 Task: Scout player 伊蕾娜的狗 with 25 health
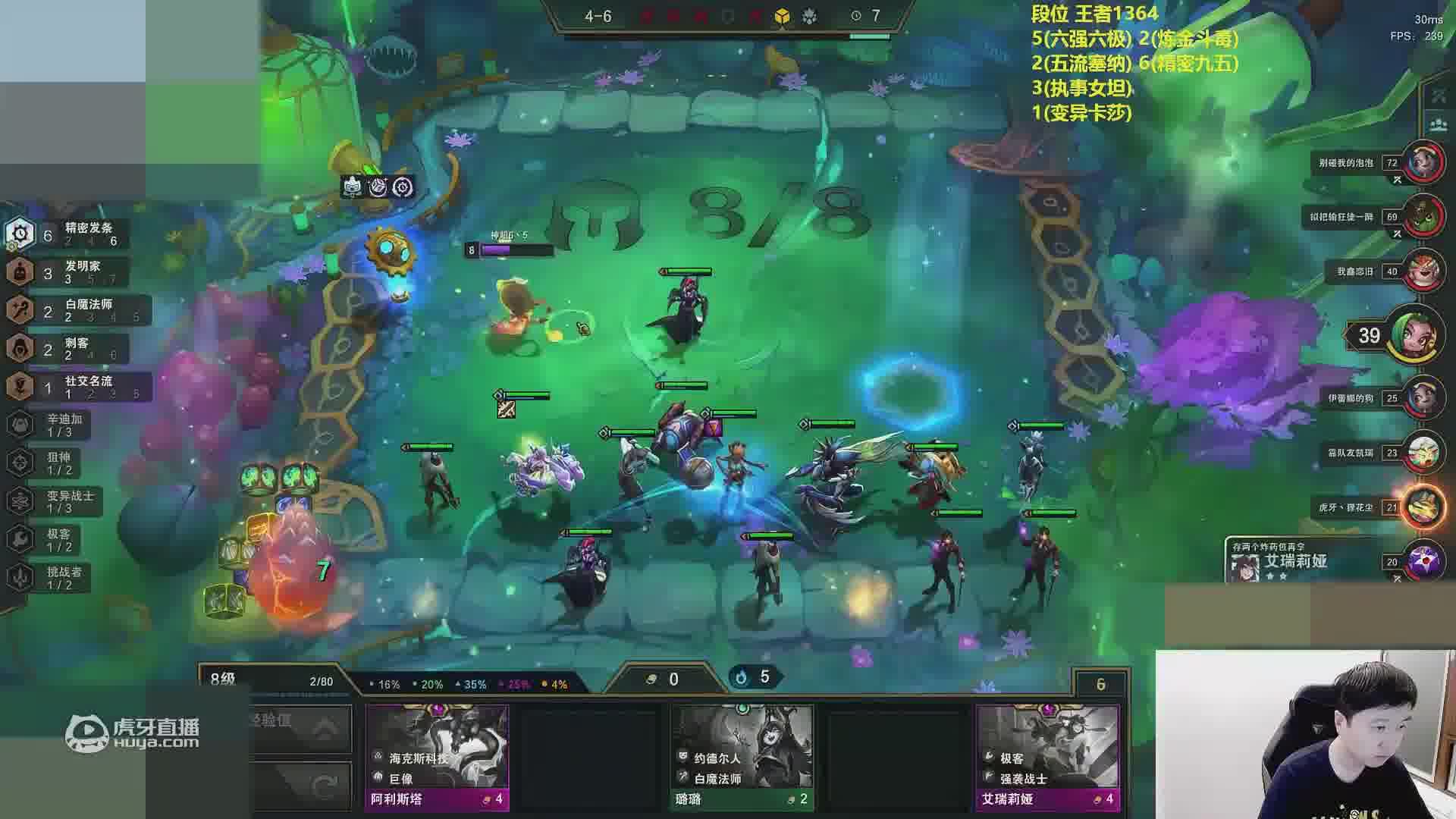coord(1423,398)
